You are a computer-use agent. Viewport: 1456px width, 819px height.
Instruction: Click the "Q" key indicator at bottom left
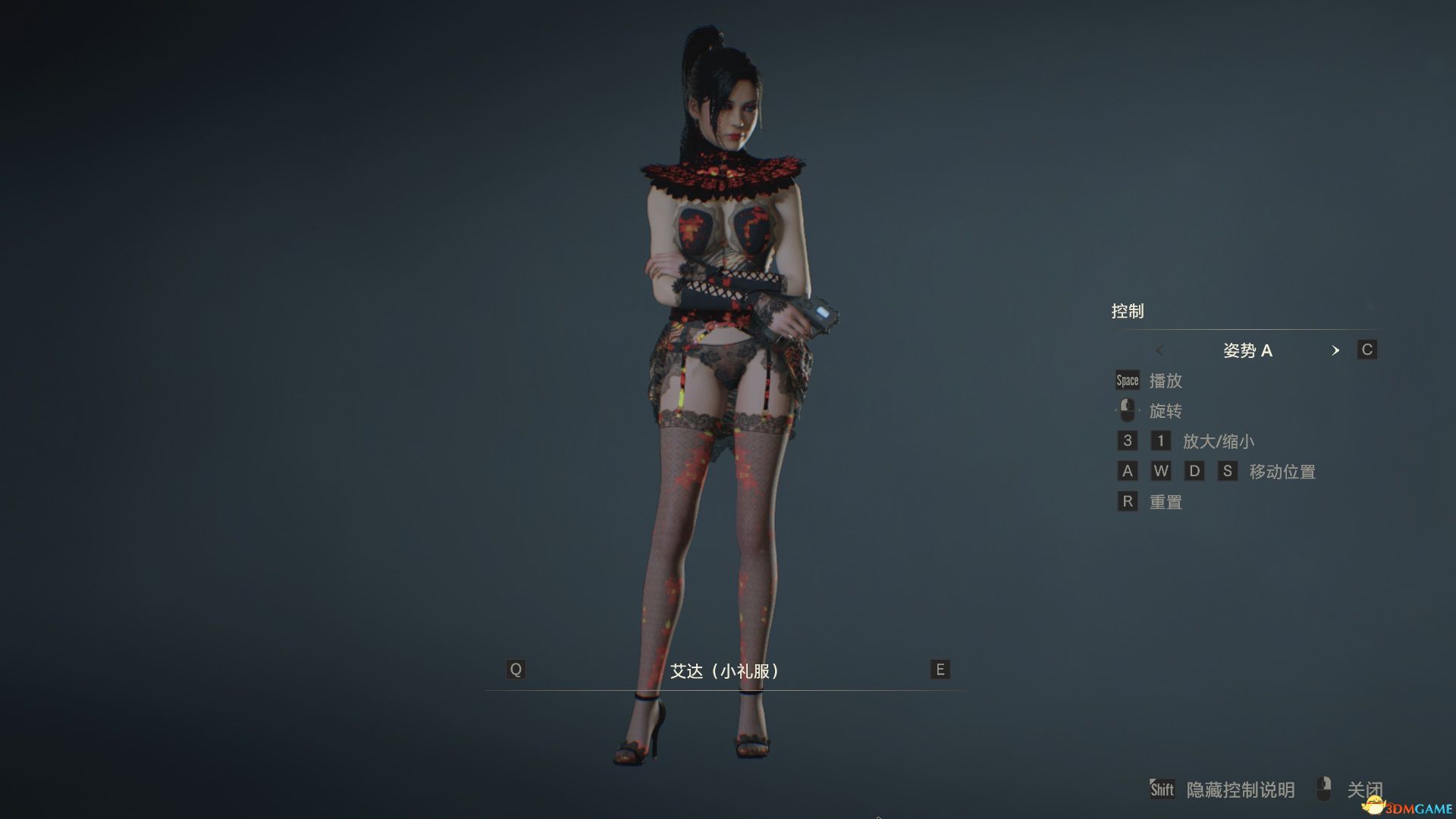[516, 670]
